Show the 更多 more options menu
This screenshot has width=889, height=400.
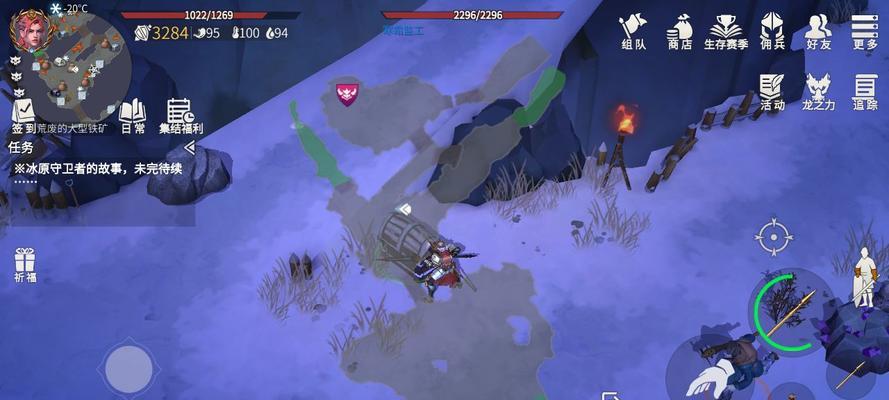[x=865, y=31]
